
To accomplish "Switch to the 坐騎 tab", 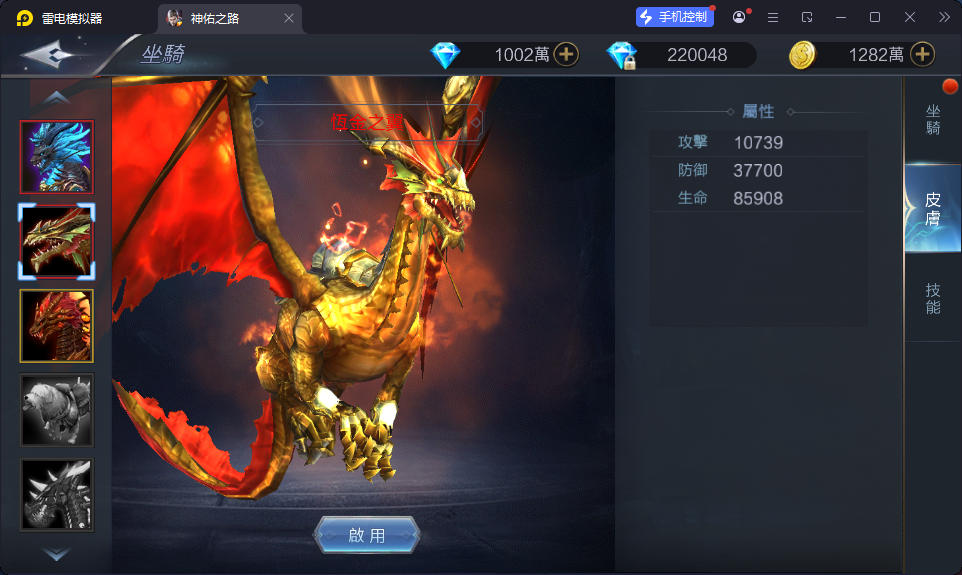I will [x=932, y=119].
